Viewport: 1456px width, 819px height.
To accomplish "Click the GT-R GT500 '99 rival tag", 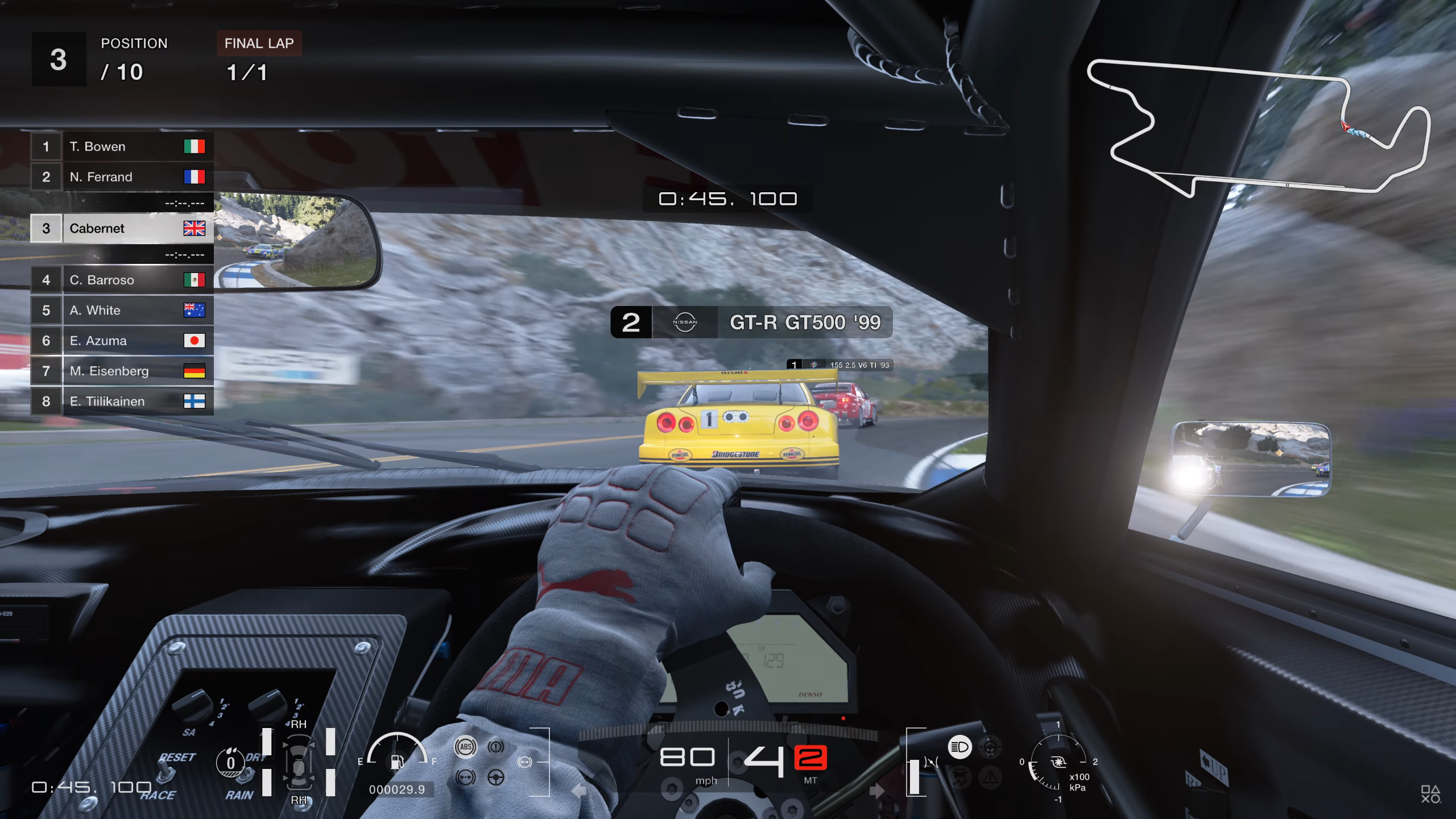I will pos(751,322).
